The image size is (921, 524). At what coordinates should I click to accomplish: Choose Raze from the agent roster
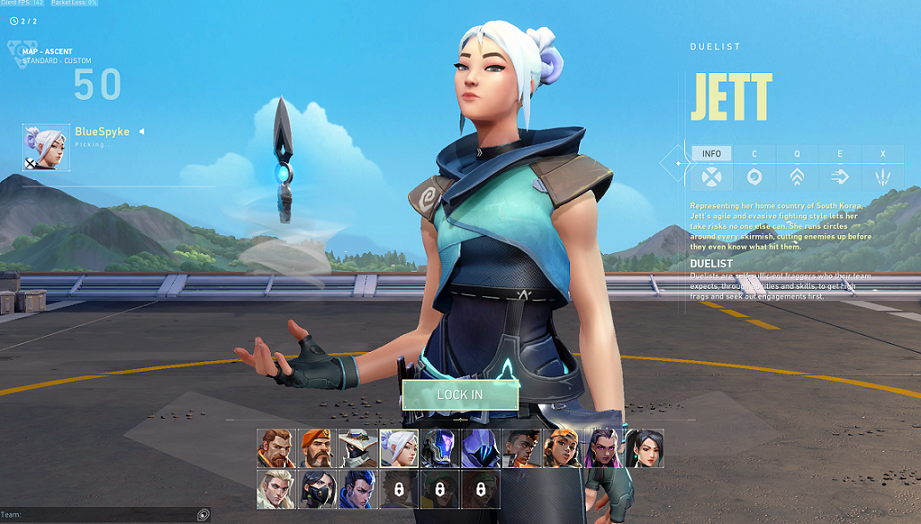[563, 449]
